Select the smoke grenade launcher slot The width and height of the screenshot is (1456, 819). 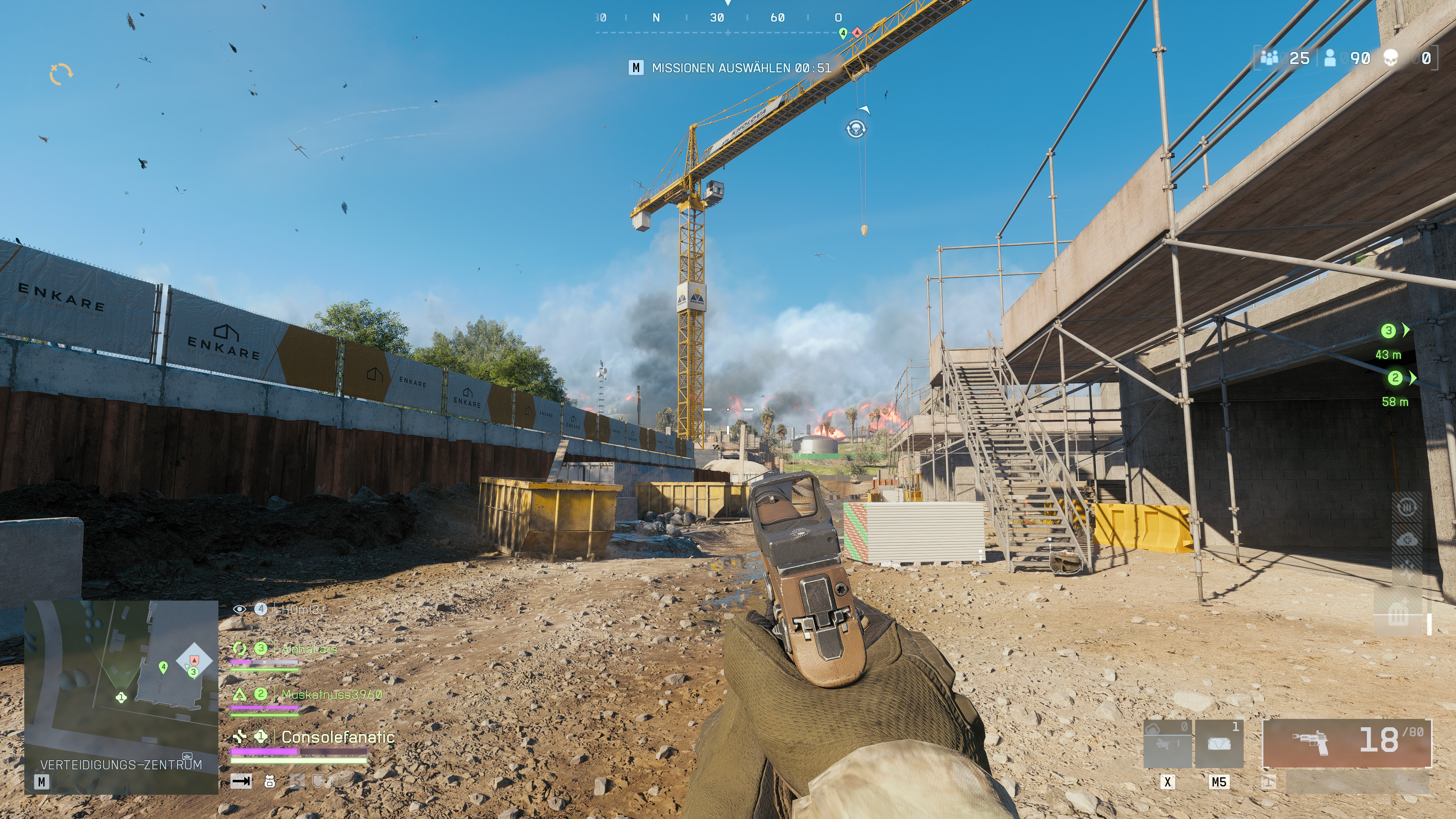click(1167, 744)
